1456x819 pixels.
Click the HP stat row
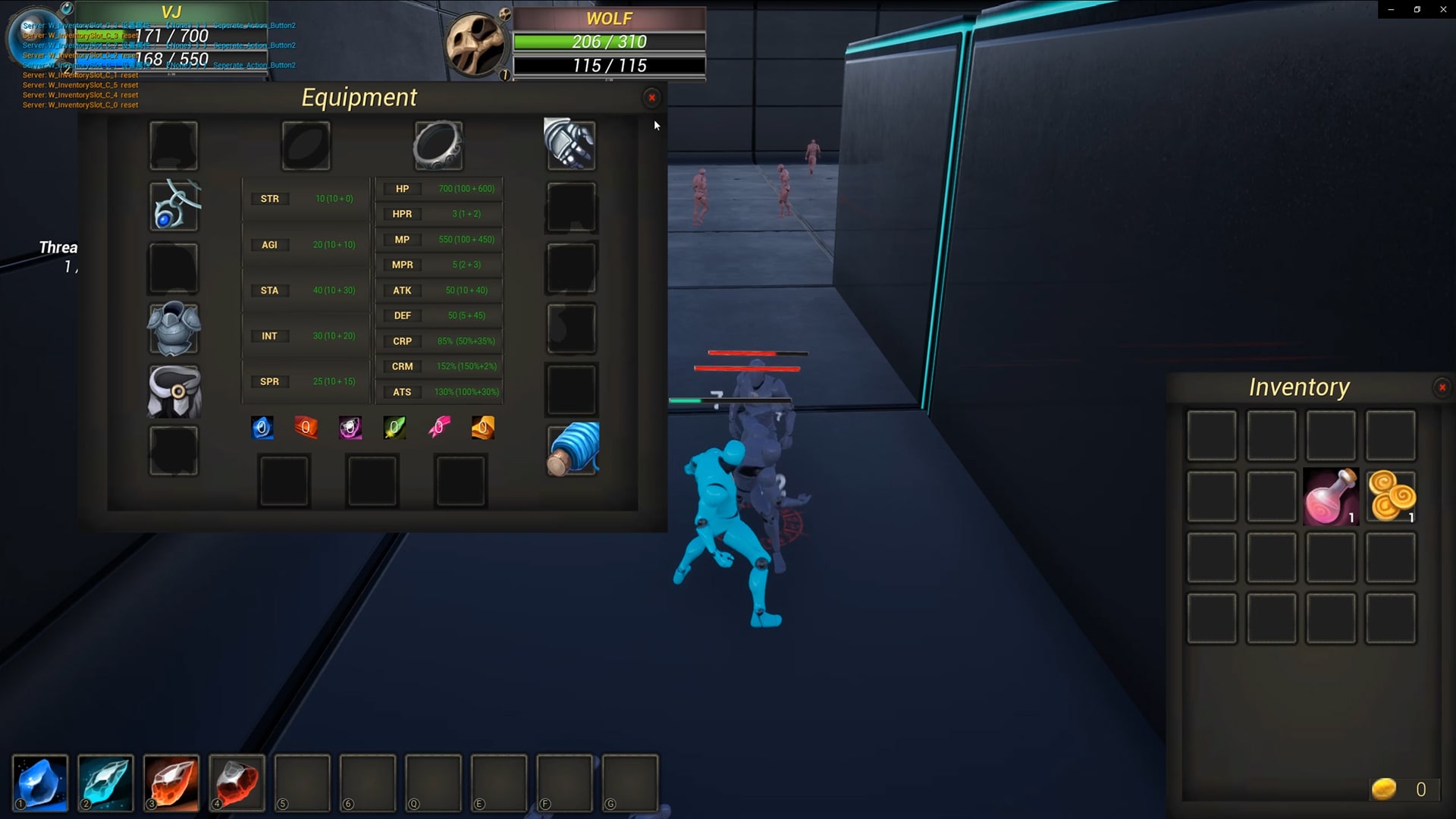[x=402, y=188]
